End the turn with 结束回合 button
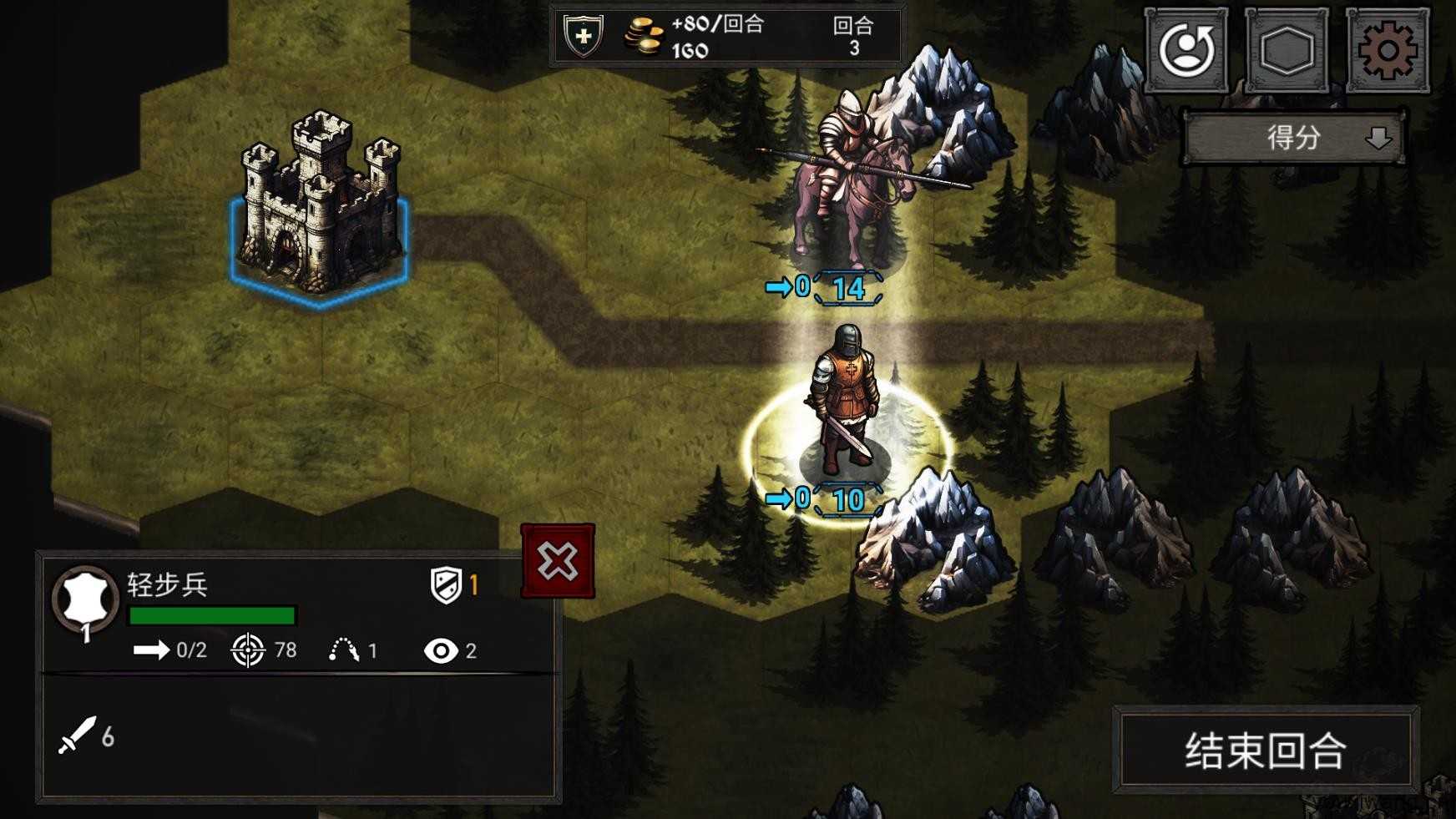1456x819 pixels. click(x=1265, y=750)
